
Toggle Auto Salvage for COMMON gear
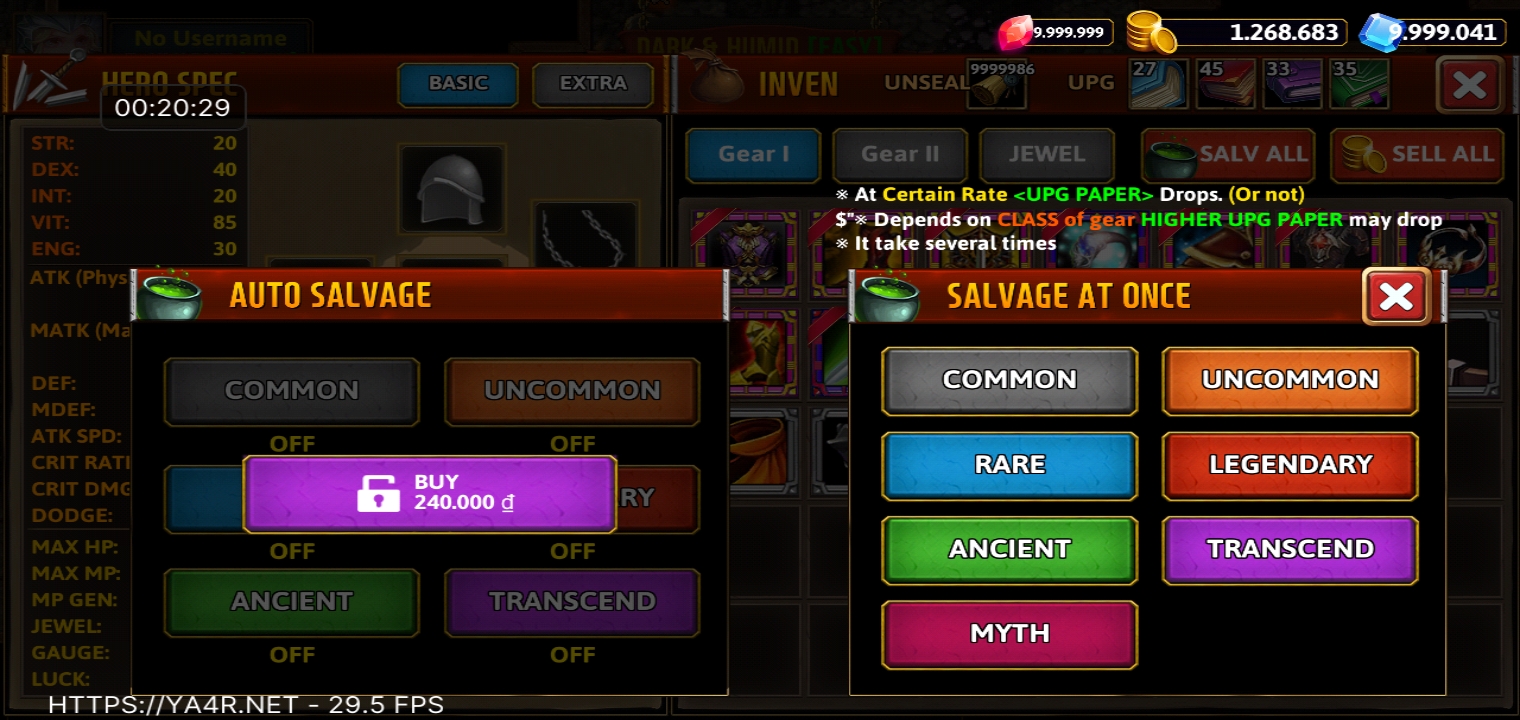[x=291, y=391]
